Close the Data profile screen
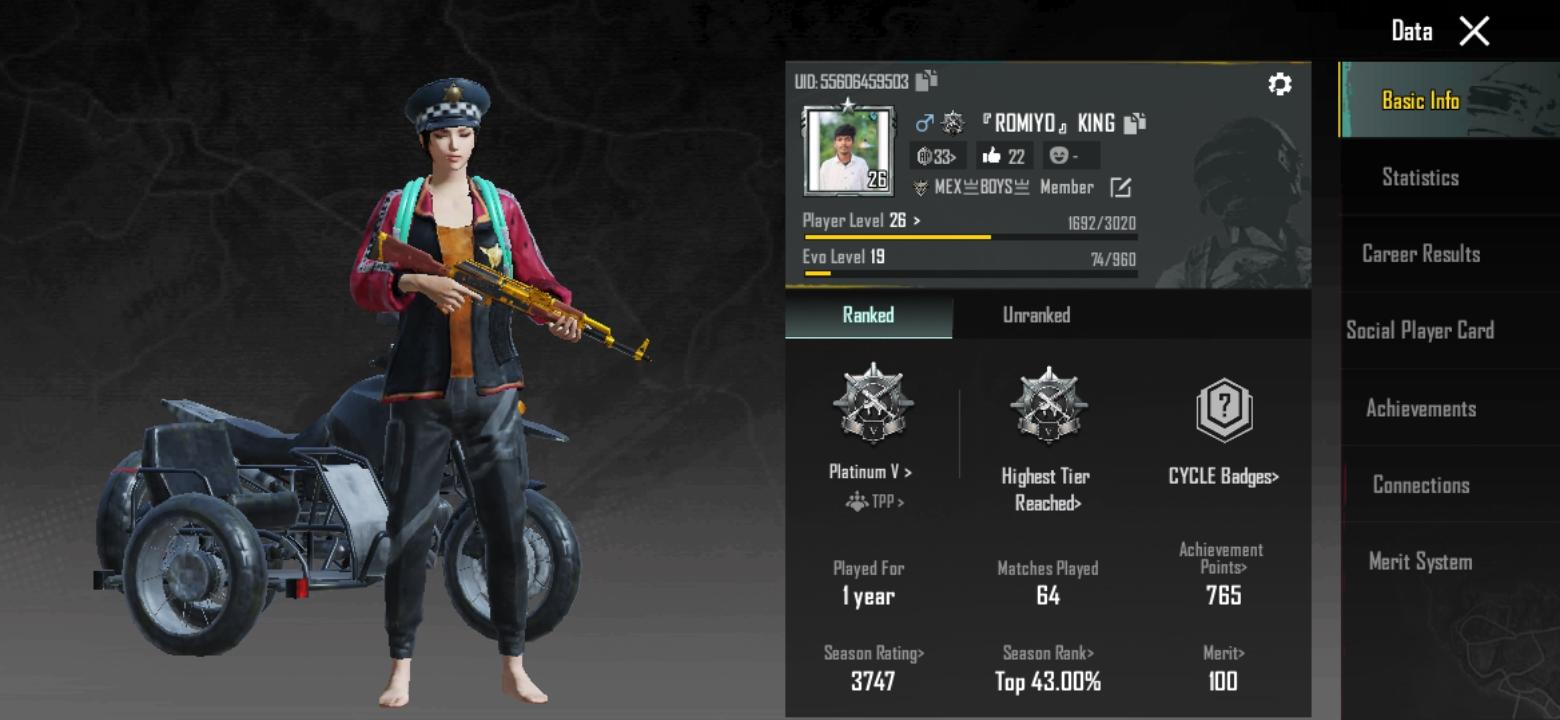The width and height of the screenshot is (1560, 720). point(1474,32)
